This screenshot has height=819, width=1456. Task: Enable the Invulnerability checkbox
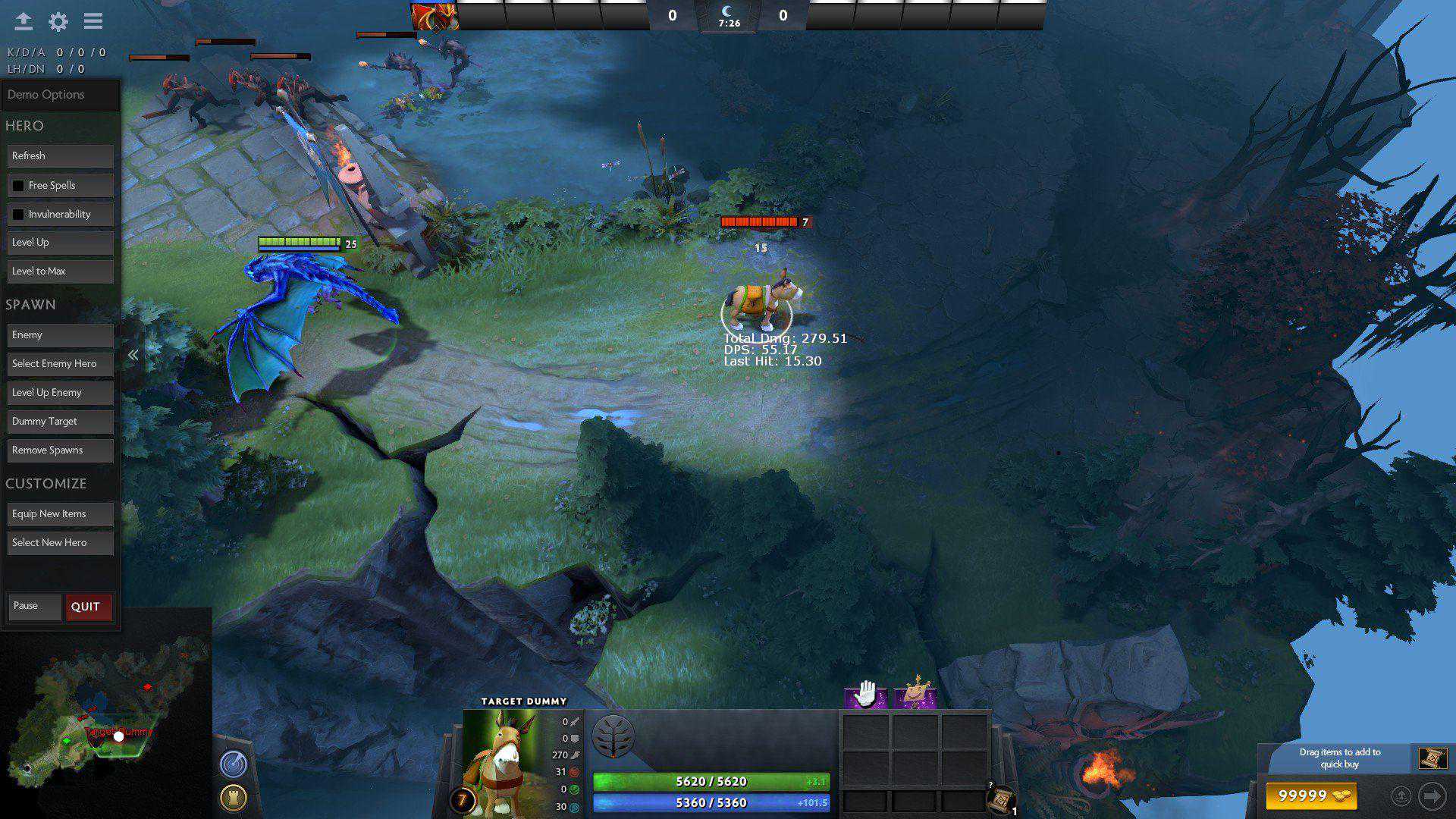[x=18, y=214]
